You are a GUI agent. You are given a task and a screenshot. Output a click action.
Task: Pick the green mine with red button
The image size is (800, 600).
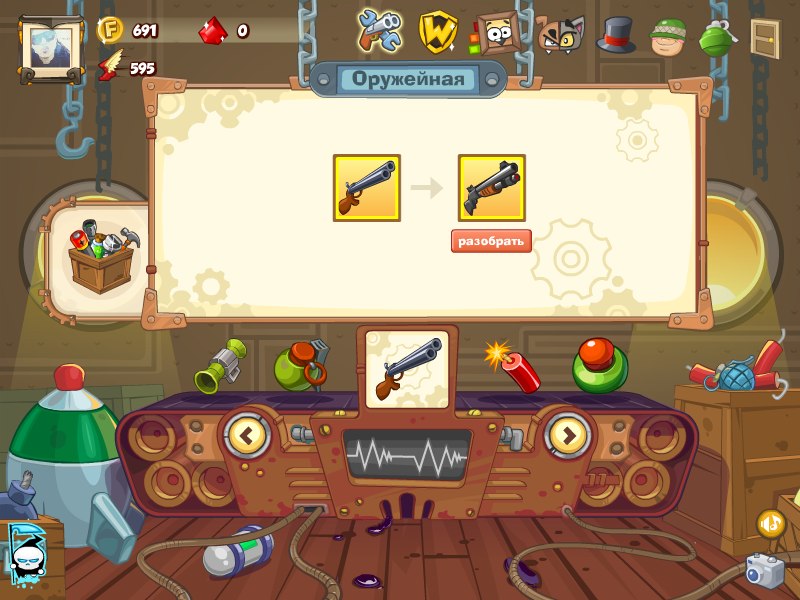click(x=600, y=366)
